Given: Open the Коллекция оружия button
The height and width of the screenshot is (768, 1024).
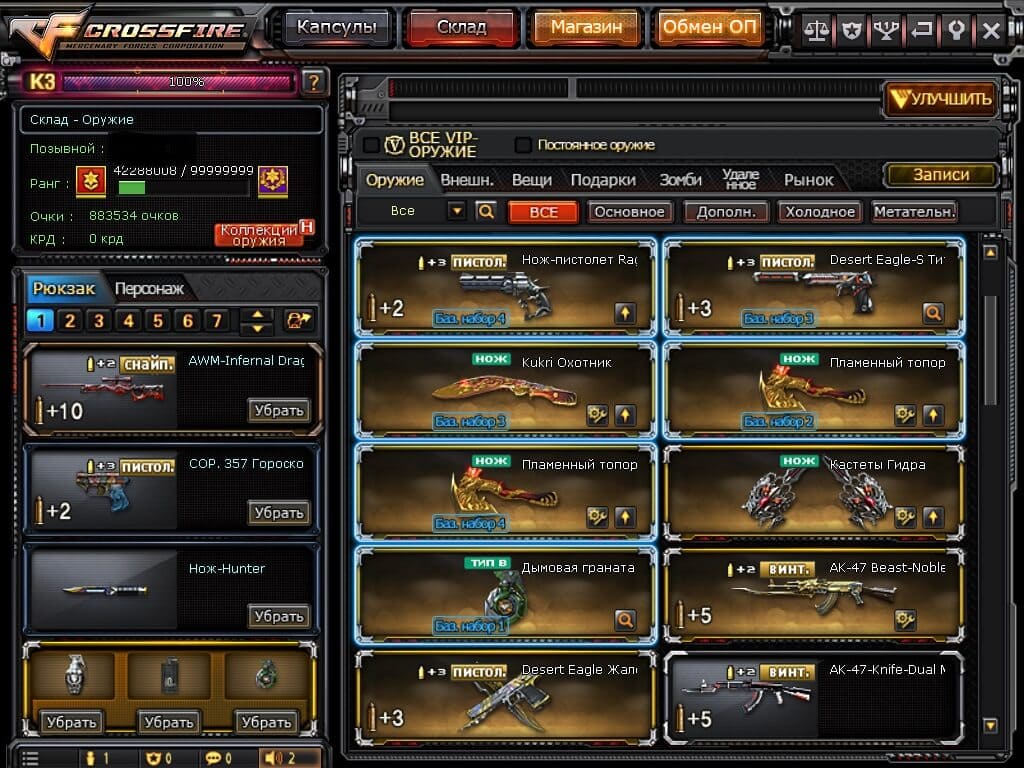Looking at the screenshot, I should (259, 235).
